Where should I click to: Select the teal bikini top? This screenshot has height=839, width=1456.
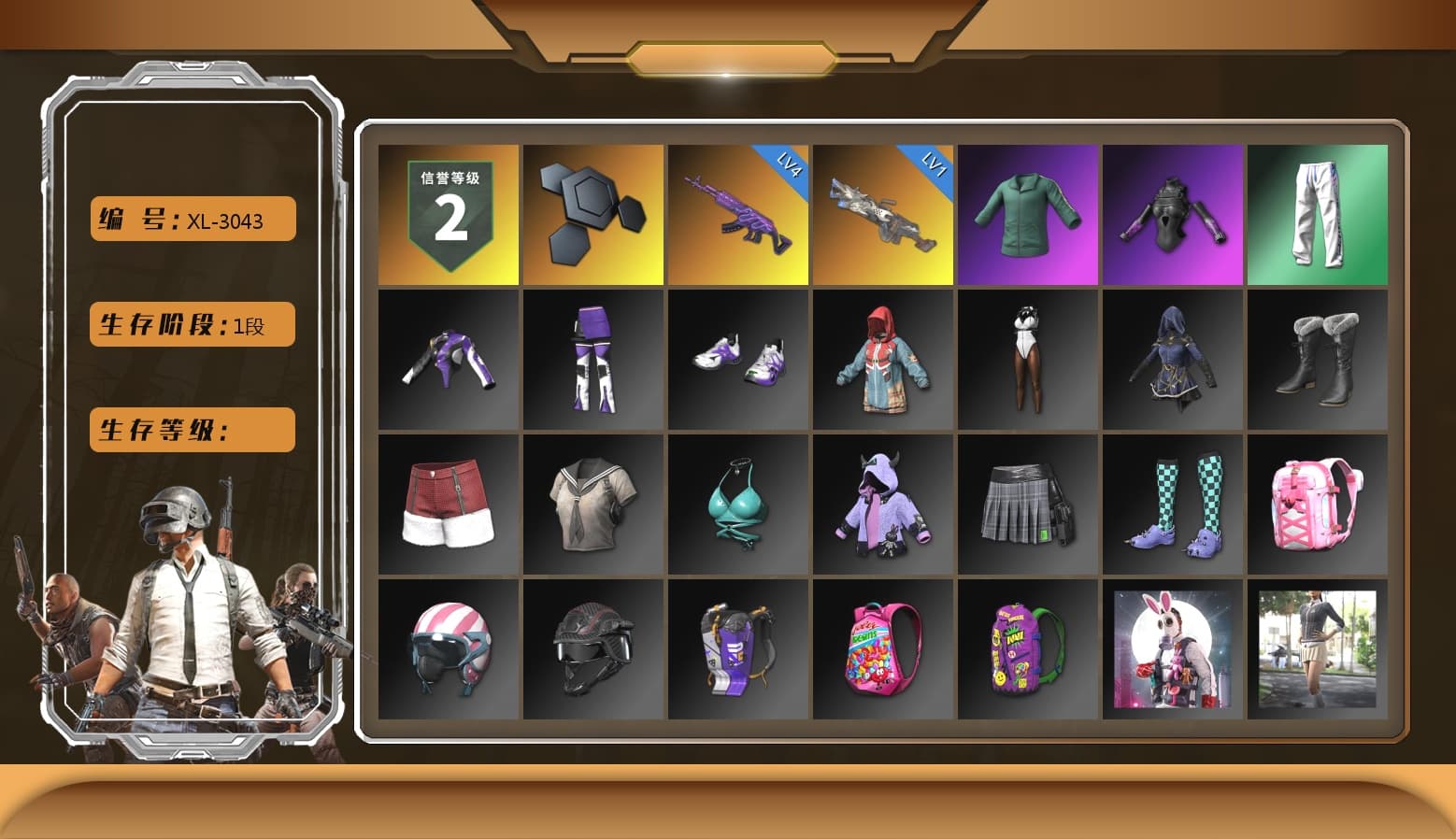click(737, 505)
